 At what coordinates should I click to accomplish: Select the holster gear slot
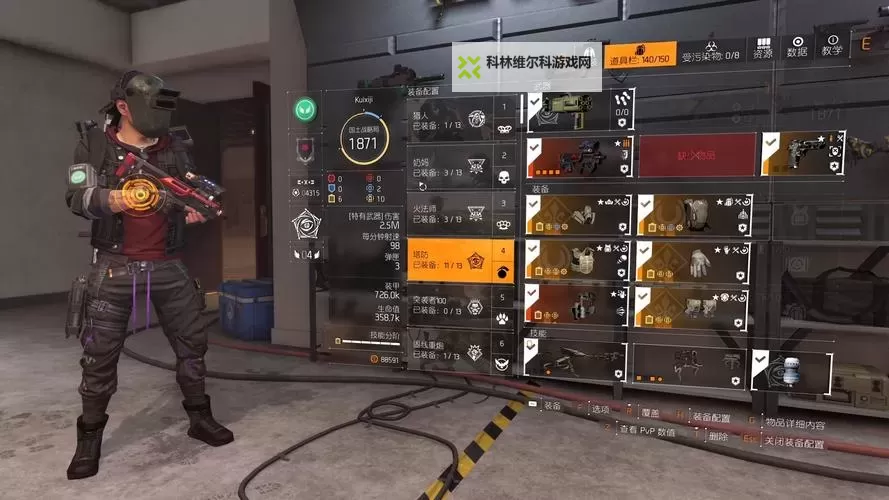(581, 305)
